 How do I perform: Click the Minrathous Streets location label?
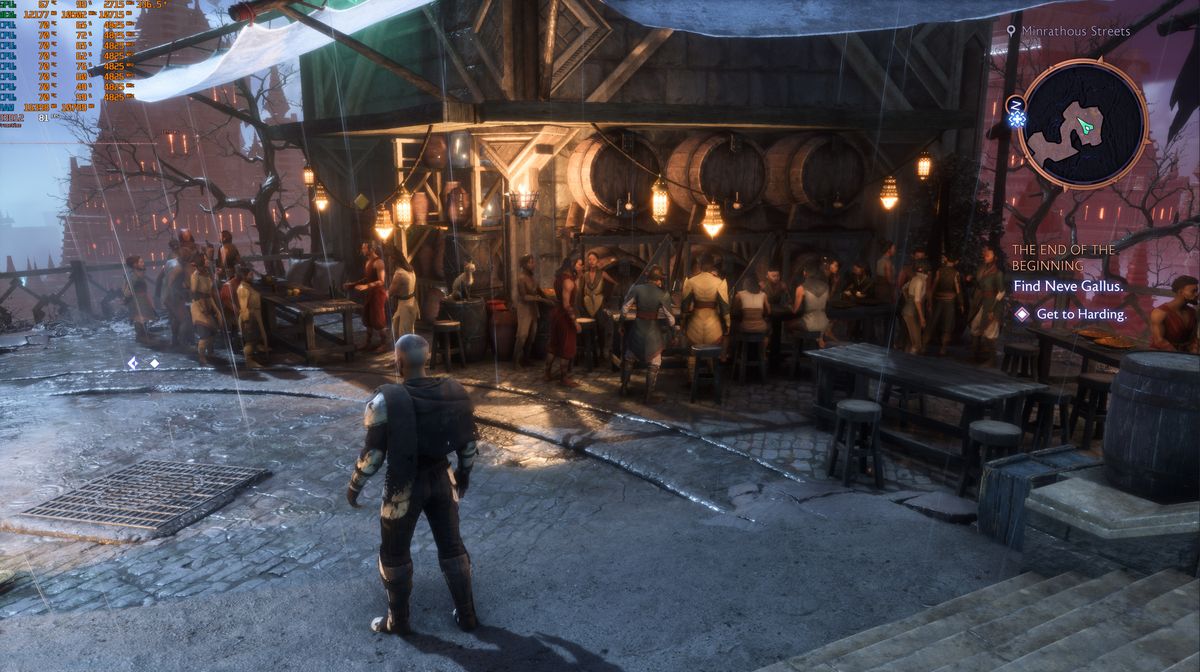point(1076,31)
